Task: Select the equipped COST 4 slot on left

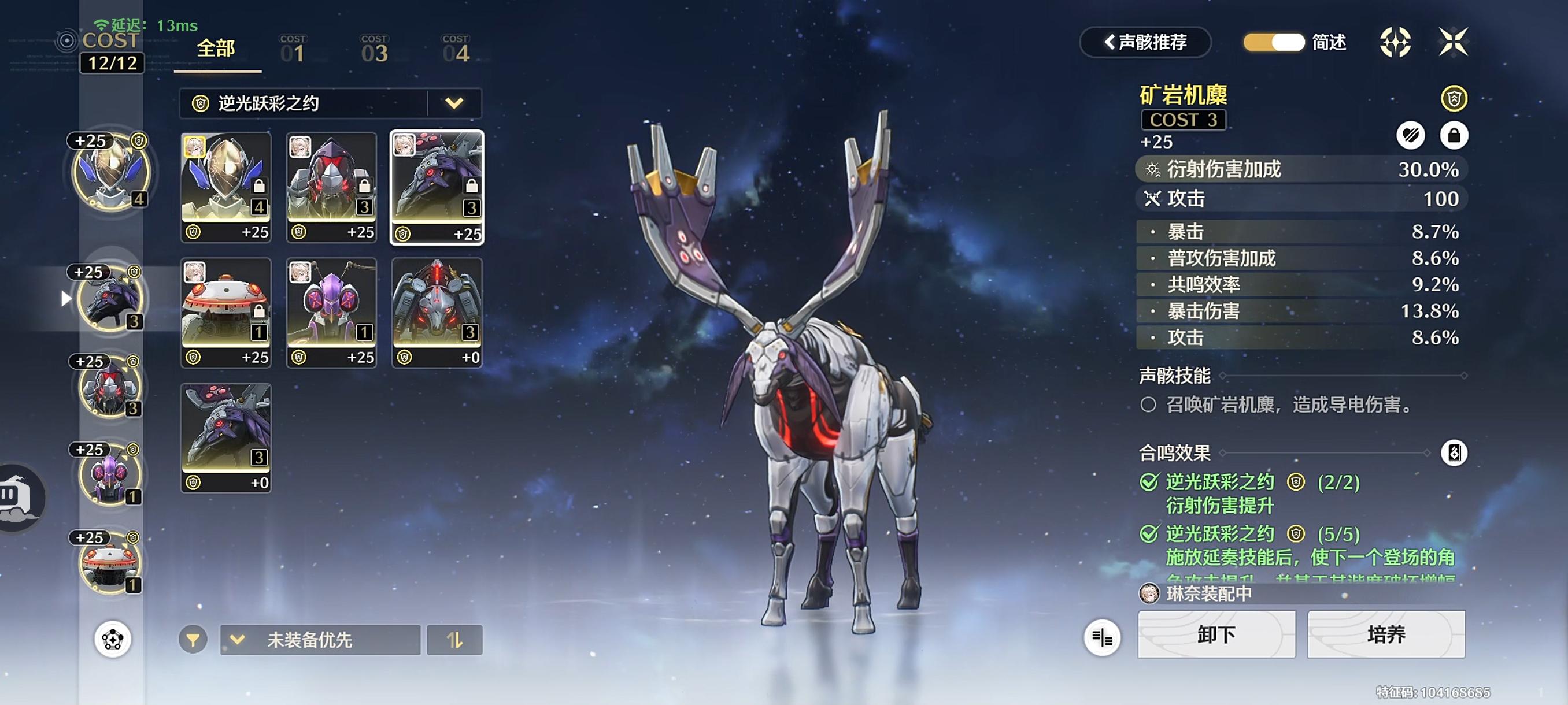Action: coord(110,172)
